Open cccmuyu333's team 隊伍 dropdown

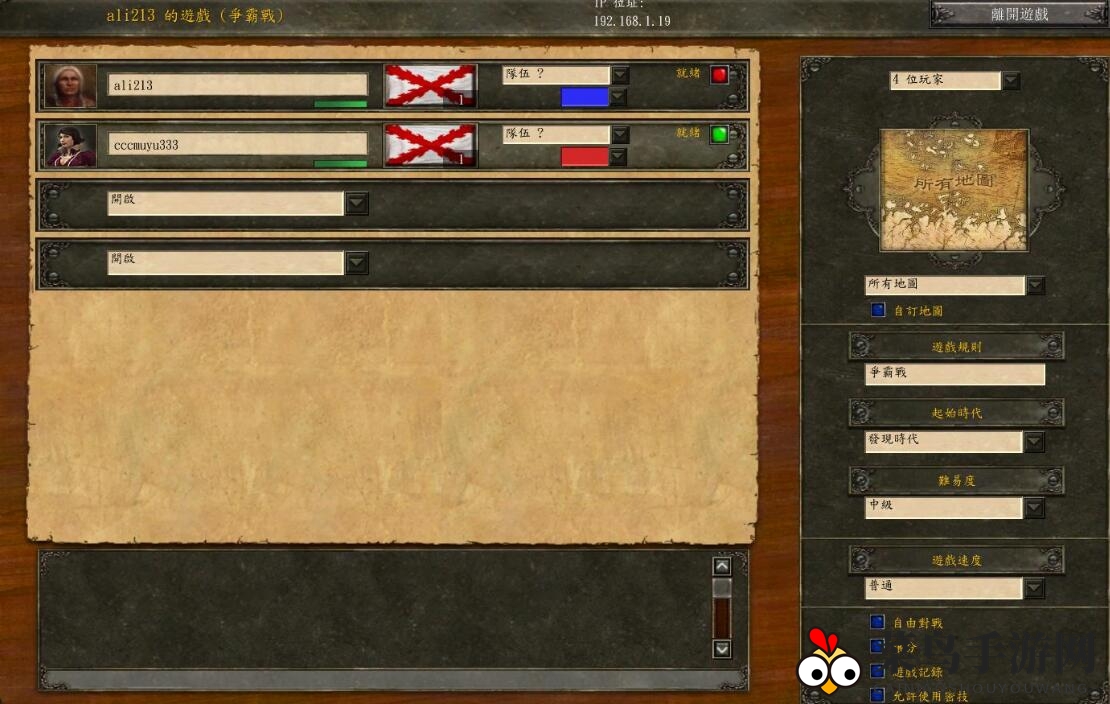pyautogui.click(x=620, y=135)
